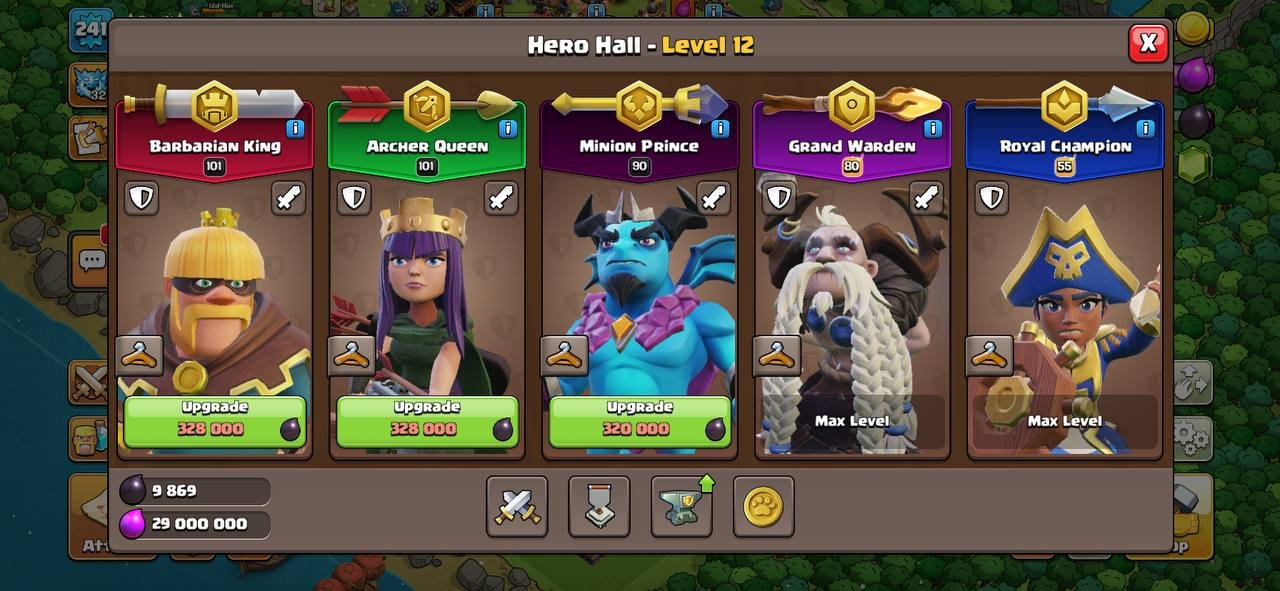Open Barbarian King info
Viewport: 1280px width, 591px height.
[x=295, y=128]
